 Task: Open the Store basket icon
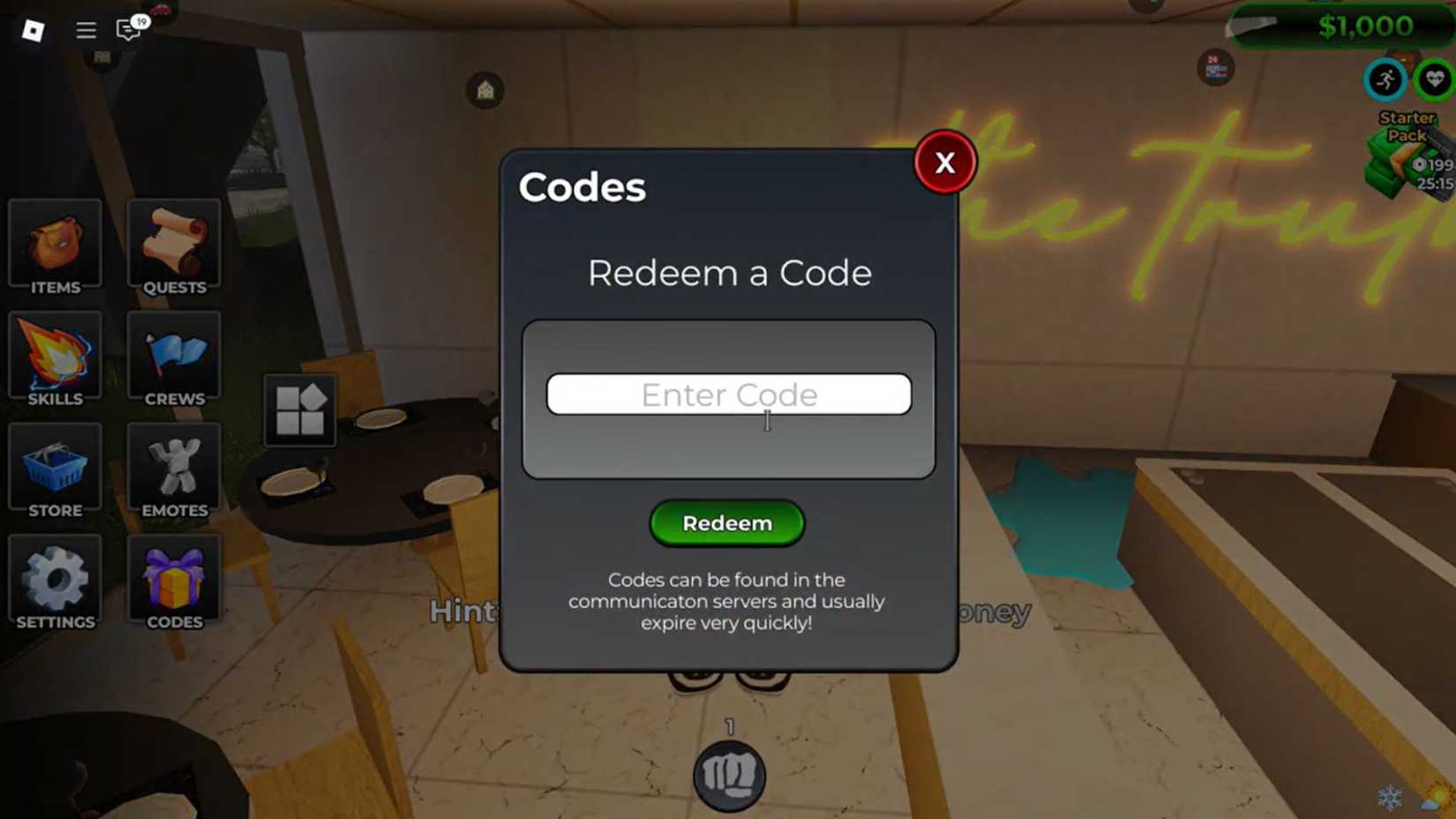click(x=55, y=469)
